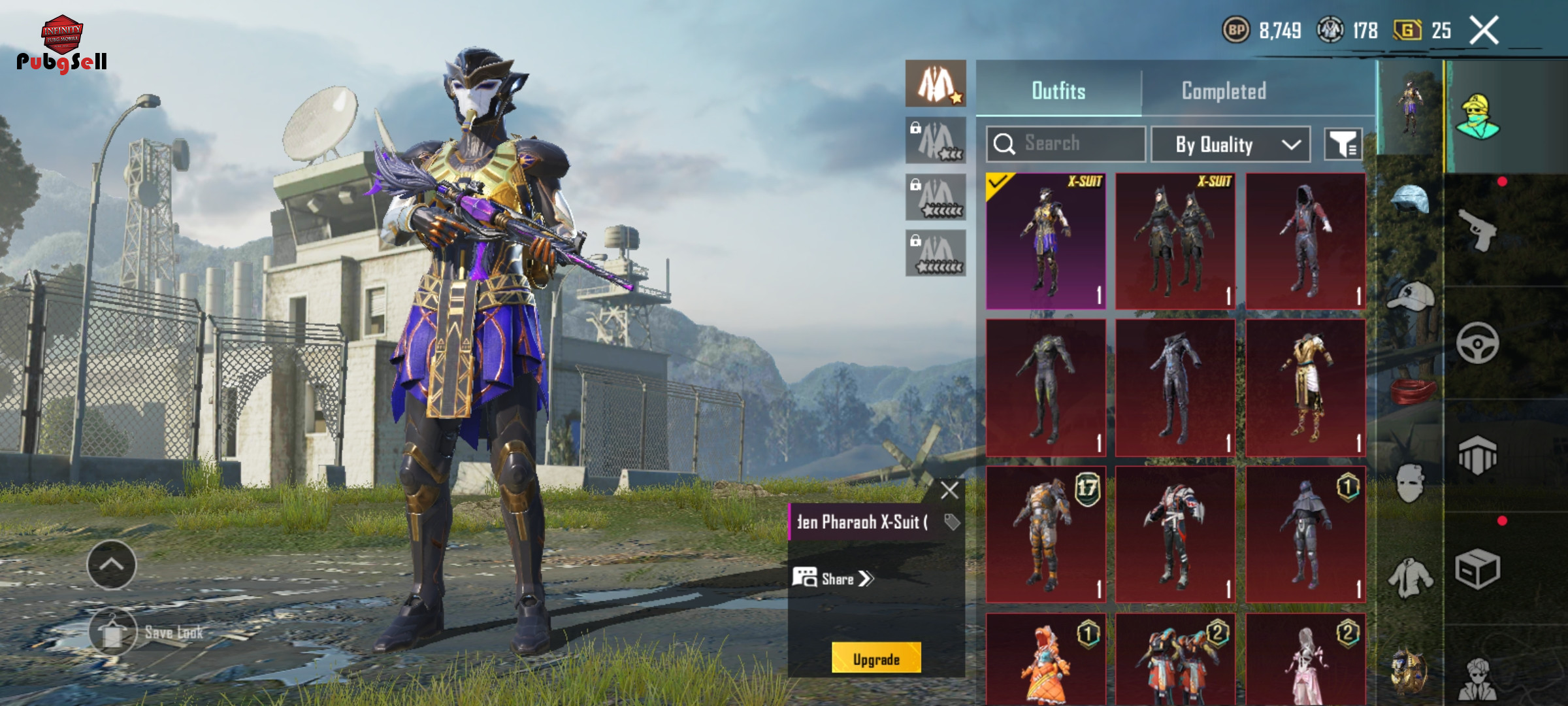Close the inventory screen
Screen dimensions: 1568x706
pyautogui.click(x=1484, y=31)
